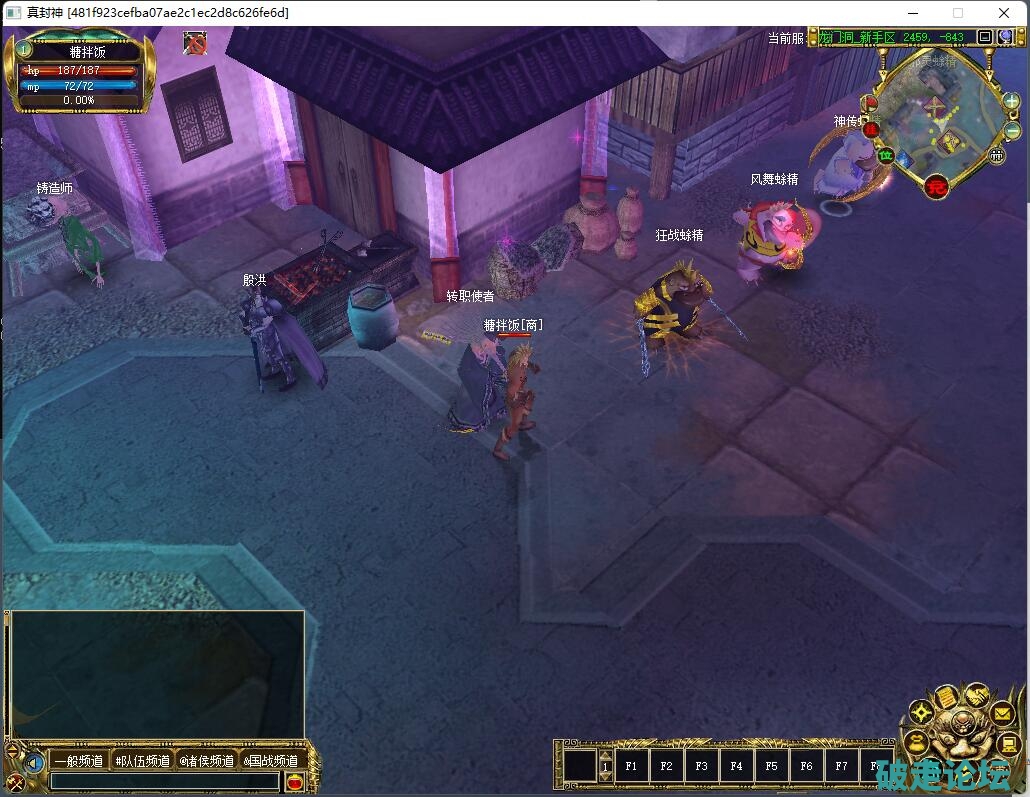Click the green 位 button on minimap
Viewport: 1030px width, 797px height.
885,155
